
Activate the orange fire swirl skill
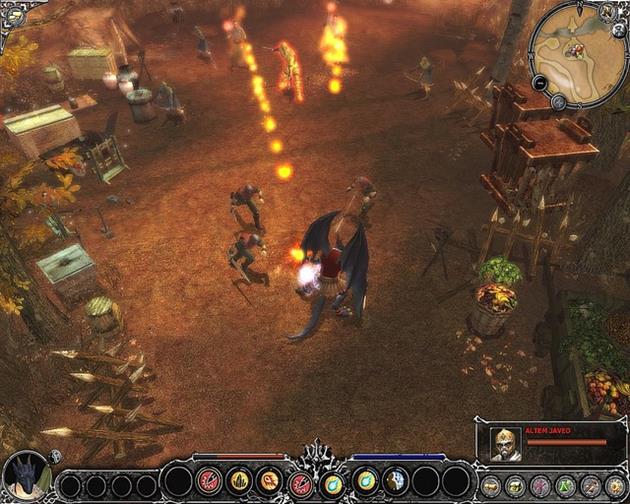[270, 482]
